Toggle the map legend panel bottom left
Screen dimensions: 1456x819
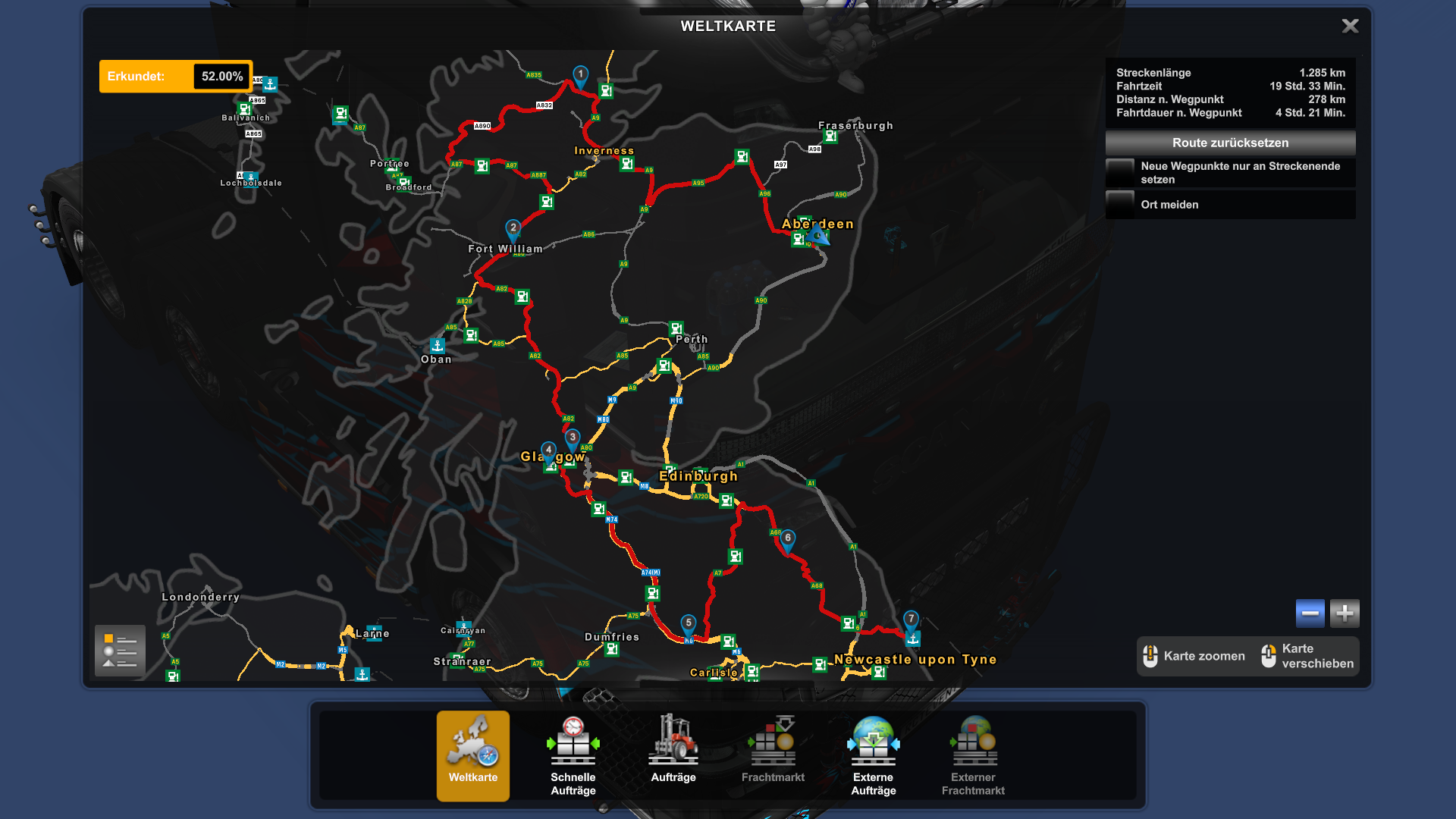[119, 651]
